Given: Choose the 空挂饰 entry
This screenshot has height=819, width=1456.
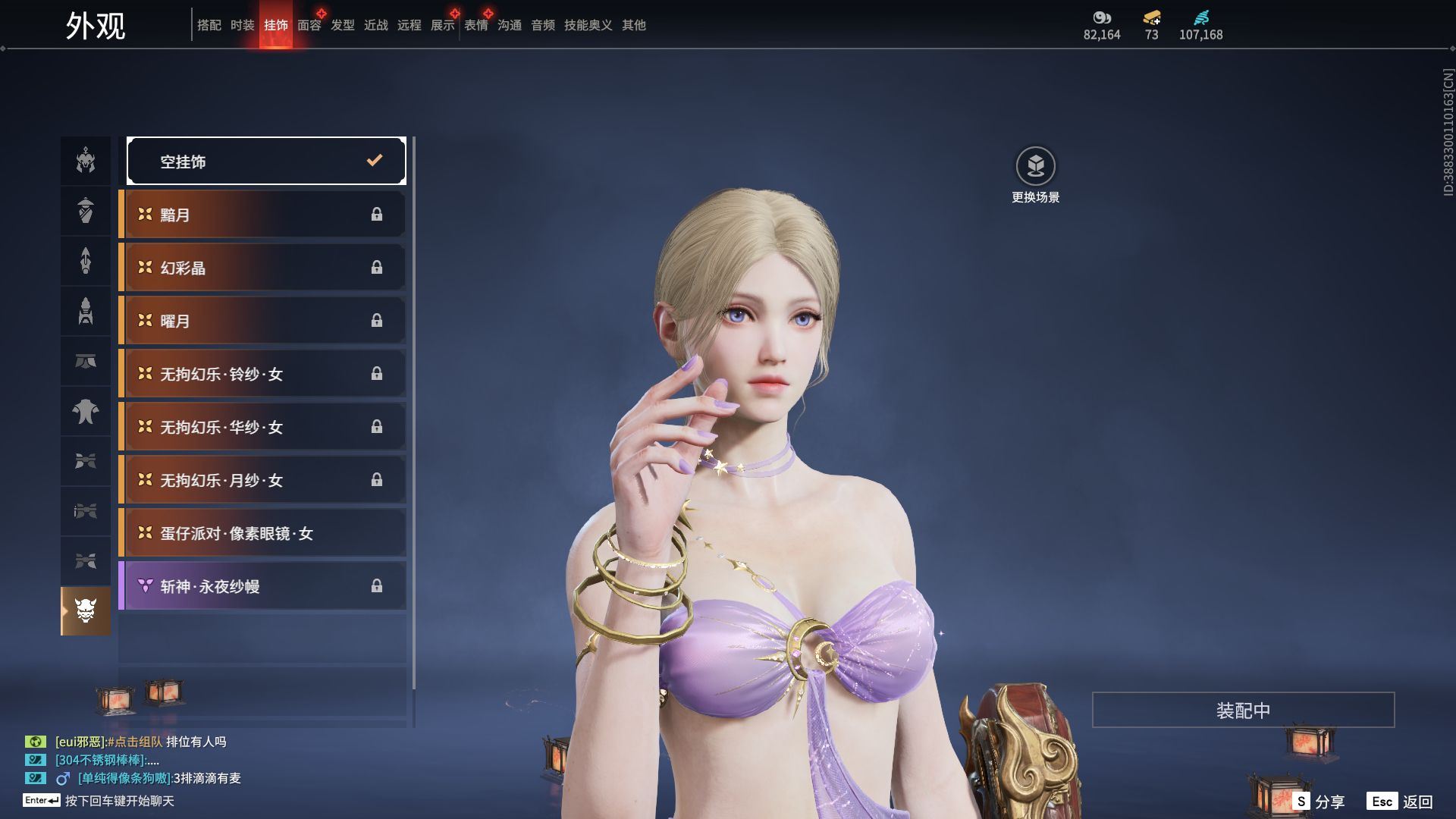Looking at the screenshot, I should pyautogui.click(x=266, y=161).
